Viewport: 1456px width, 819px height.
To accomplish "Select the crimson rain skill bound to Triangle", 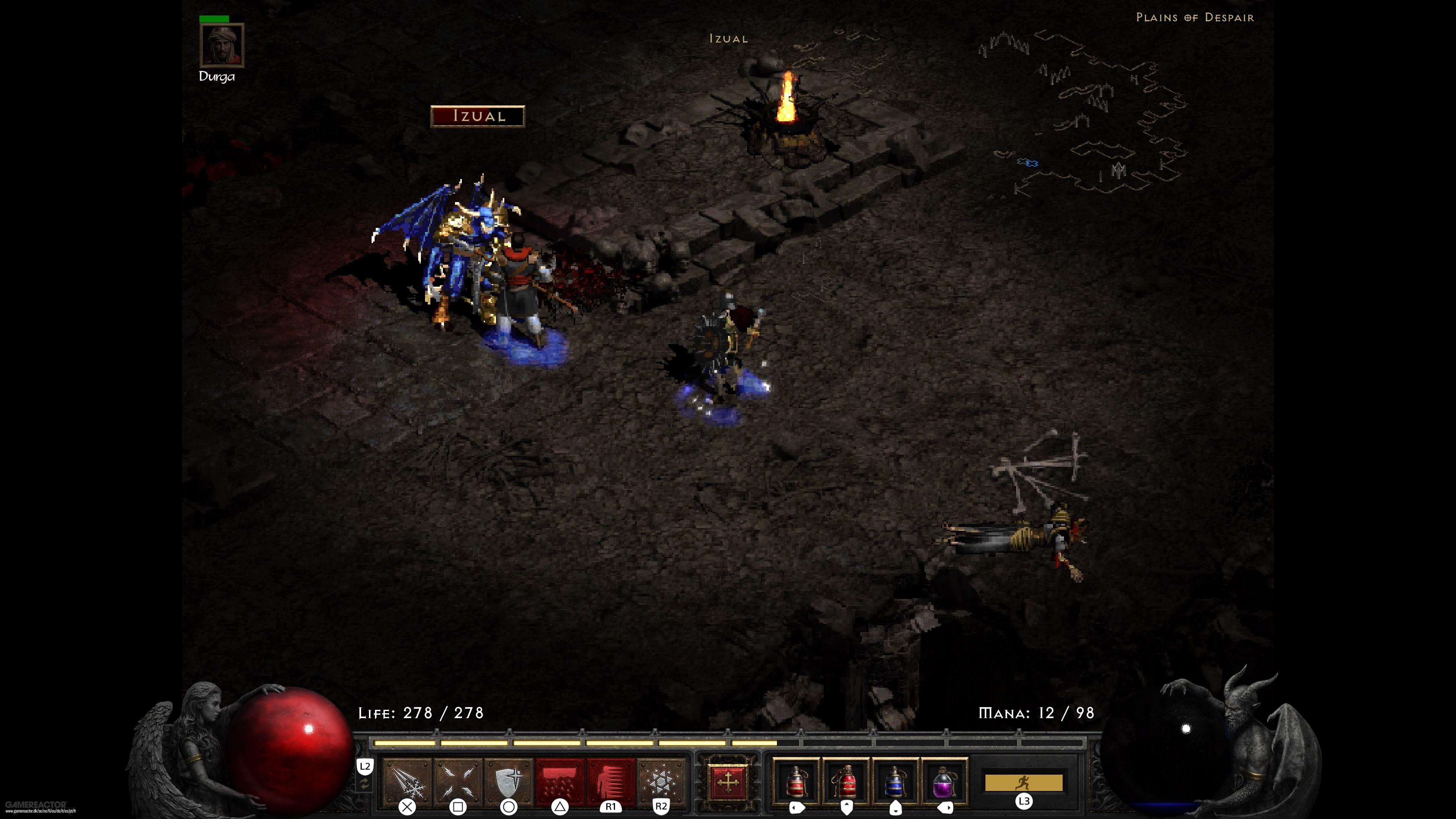I will 559,783.
